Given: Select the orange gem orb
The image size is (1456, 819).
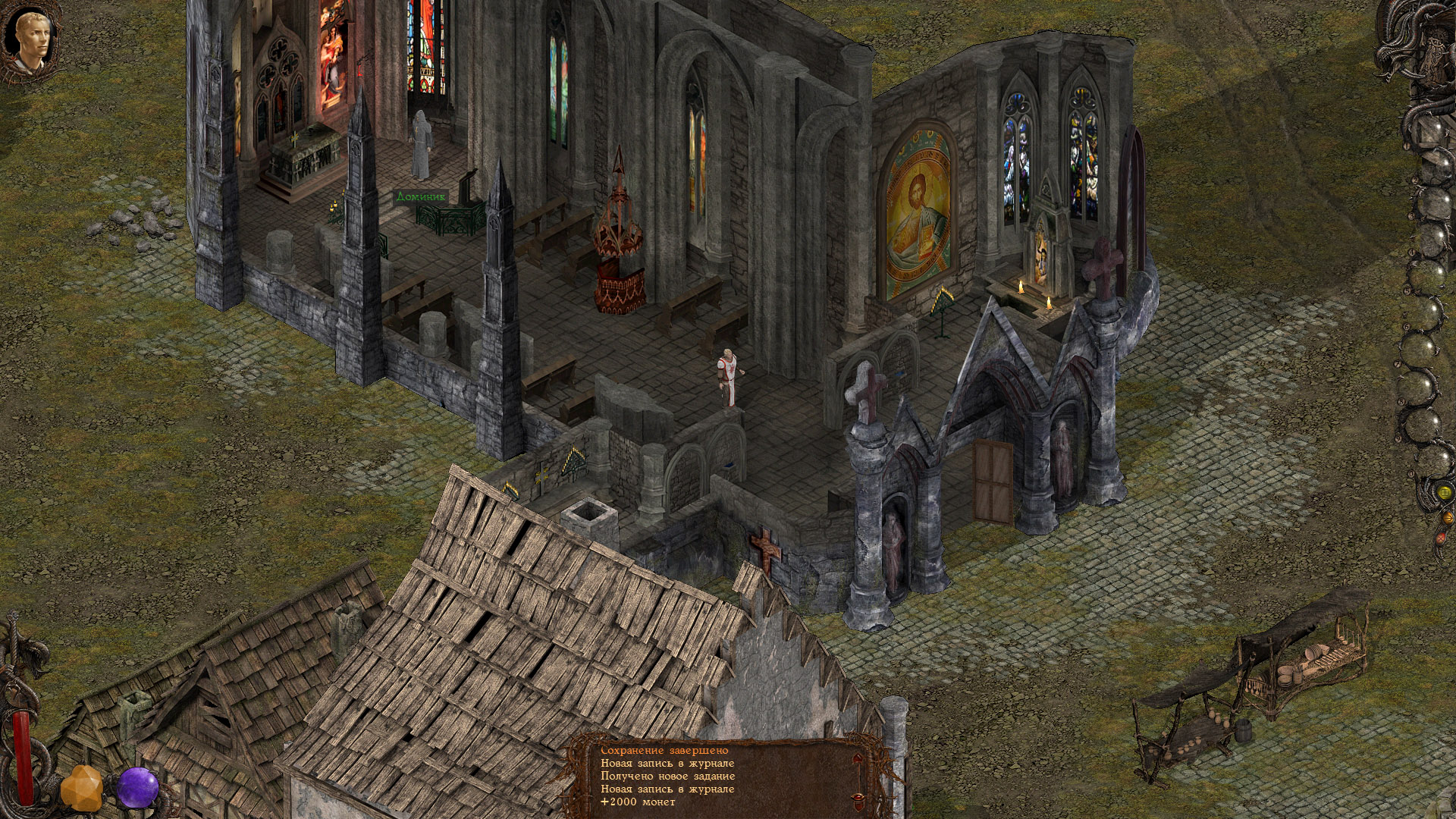Looking at the screenshot, I should [x=81, y=788].
